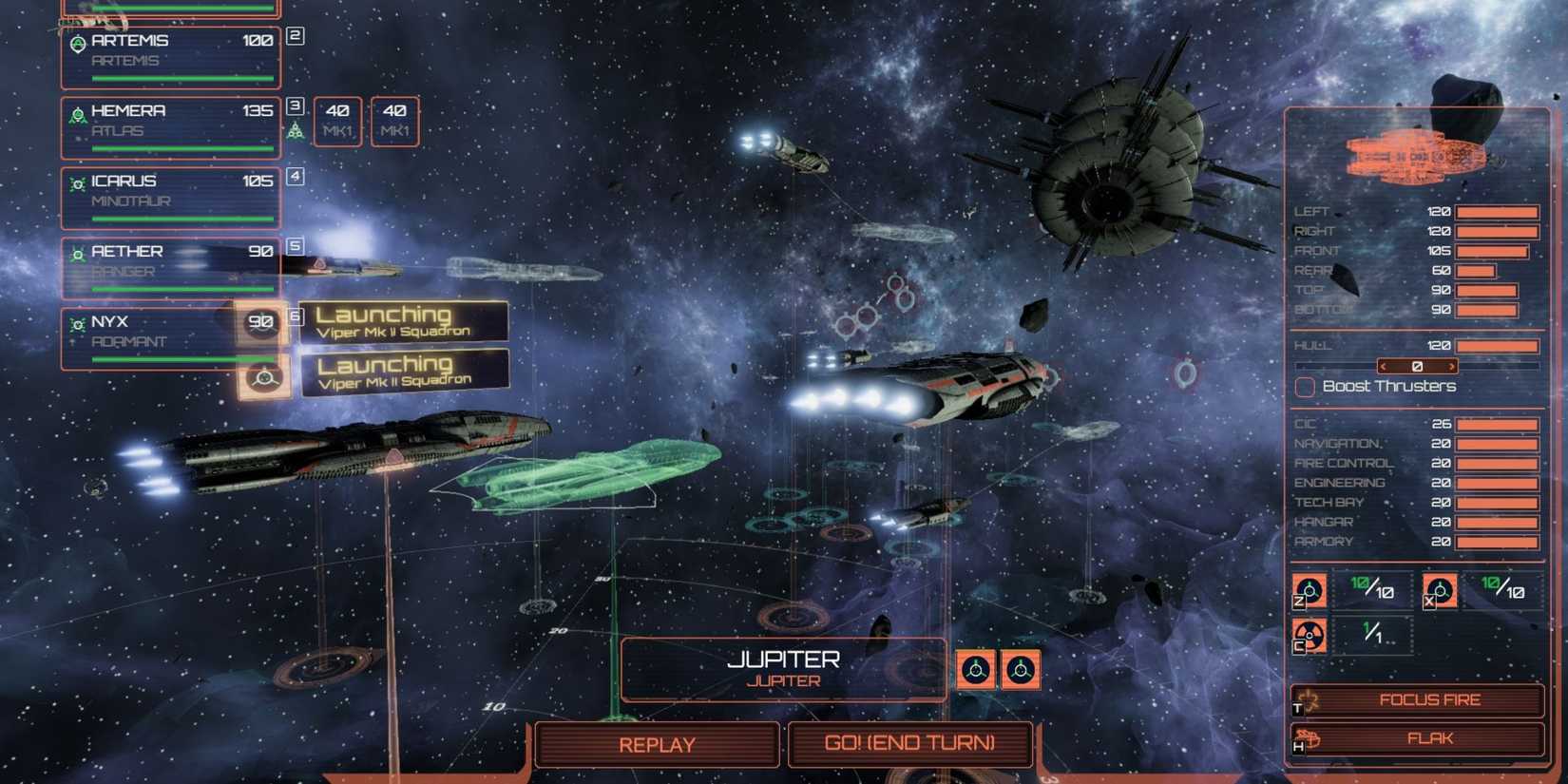This screenshot has height=784, width=1568.
Task: Enable the Boost Thrusters option
Action: click(x=1304, y=387)
